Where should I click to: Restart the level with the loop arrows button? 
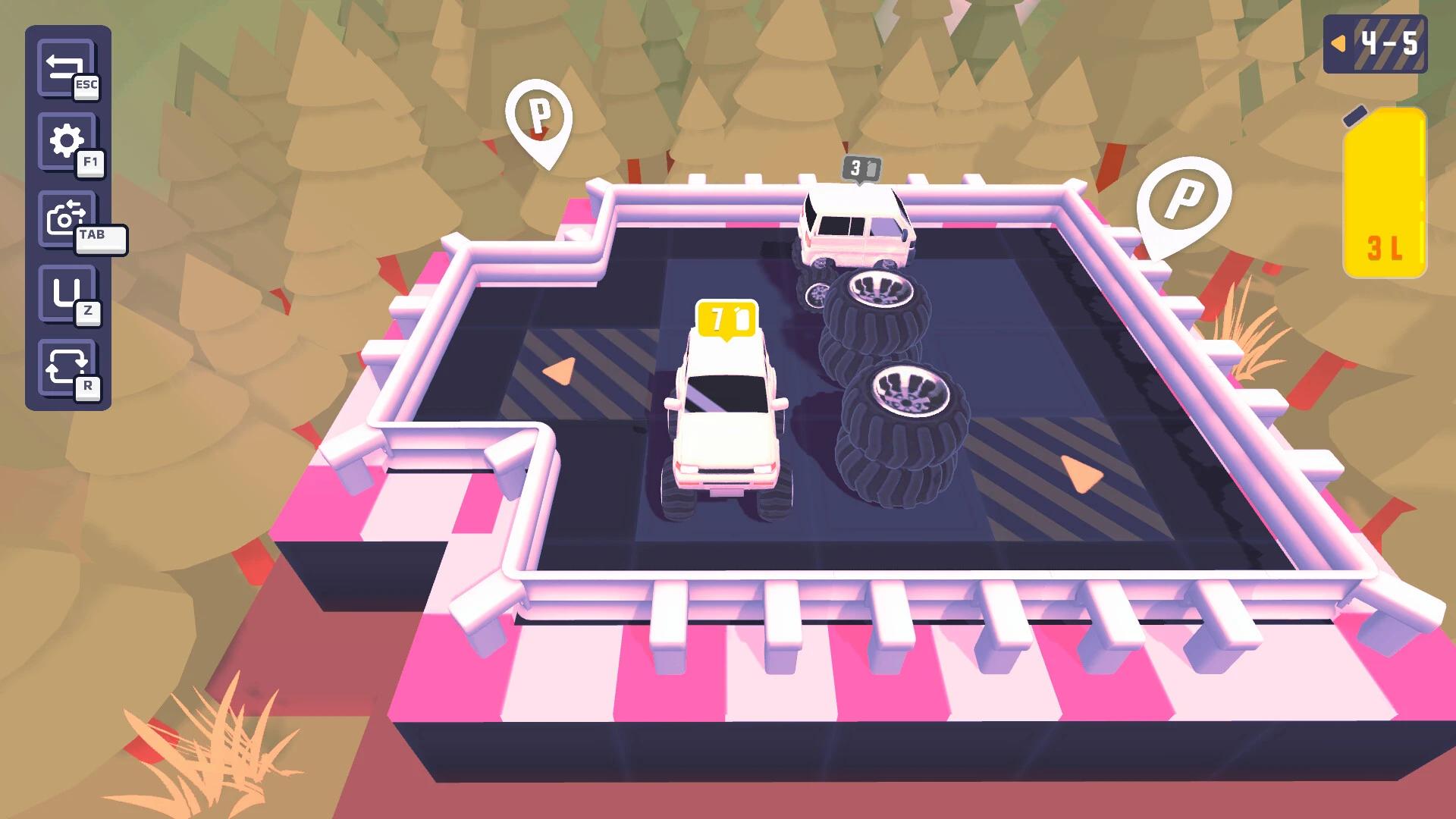[x=65, y=369]
